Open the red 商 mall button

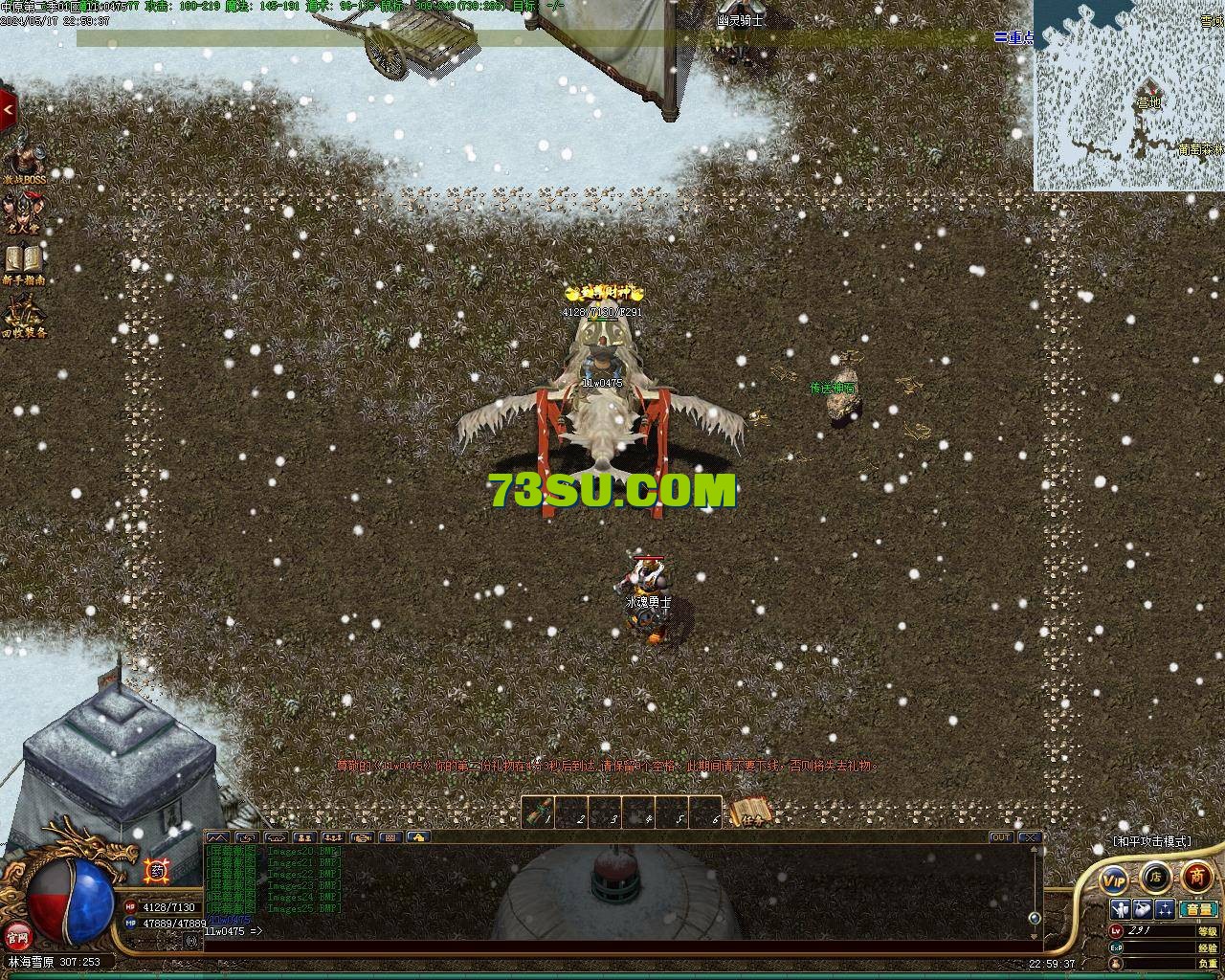[1196, 875]
